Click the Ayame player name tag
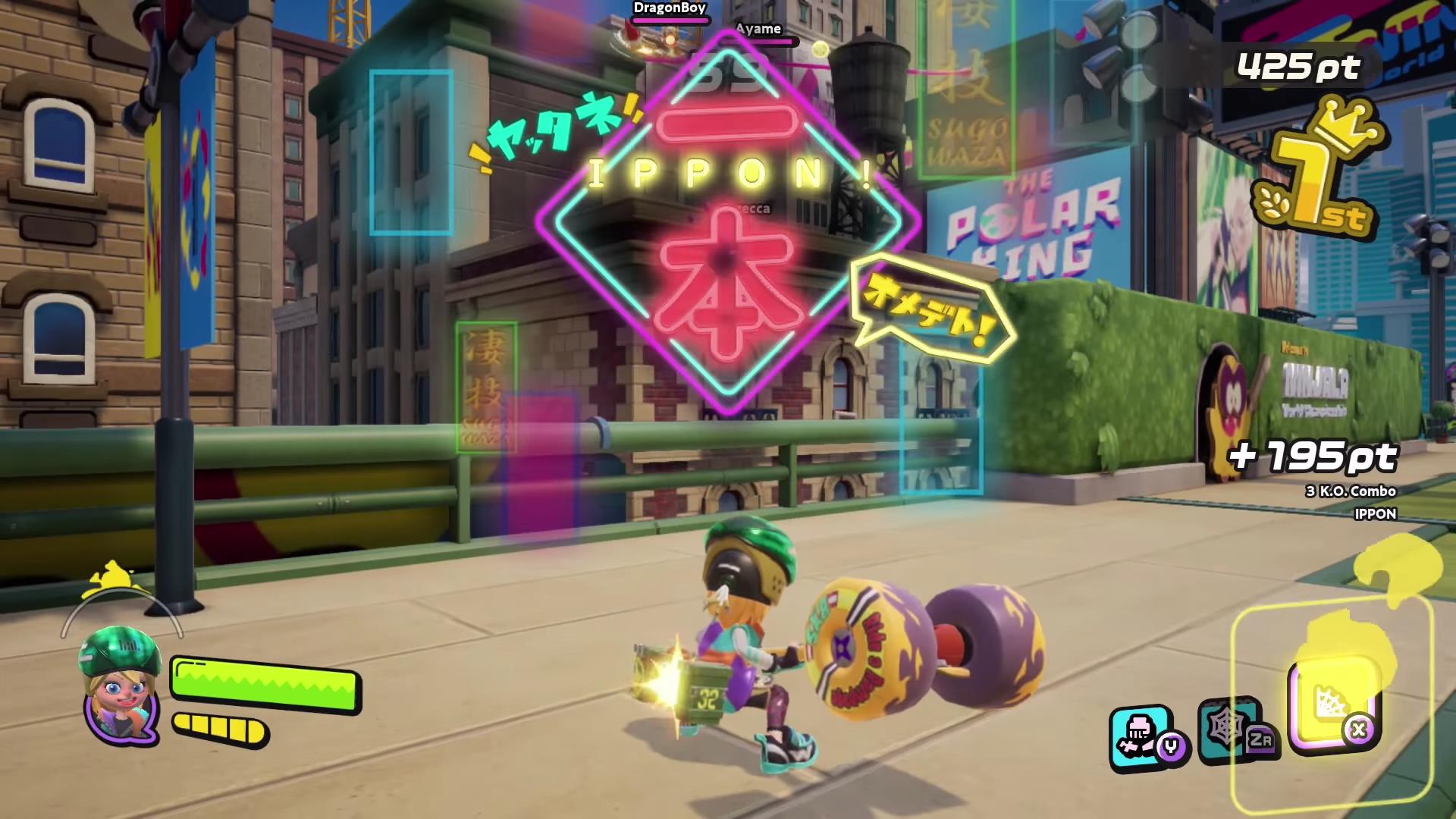This screenshot has height=819, width=1456. point(758,30)
